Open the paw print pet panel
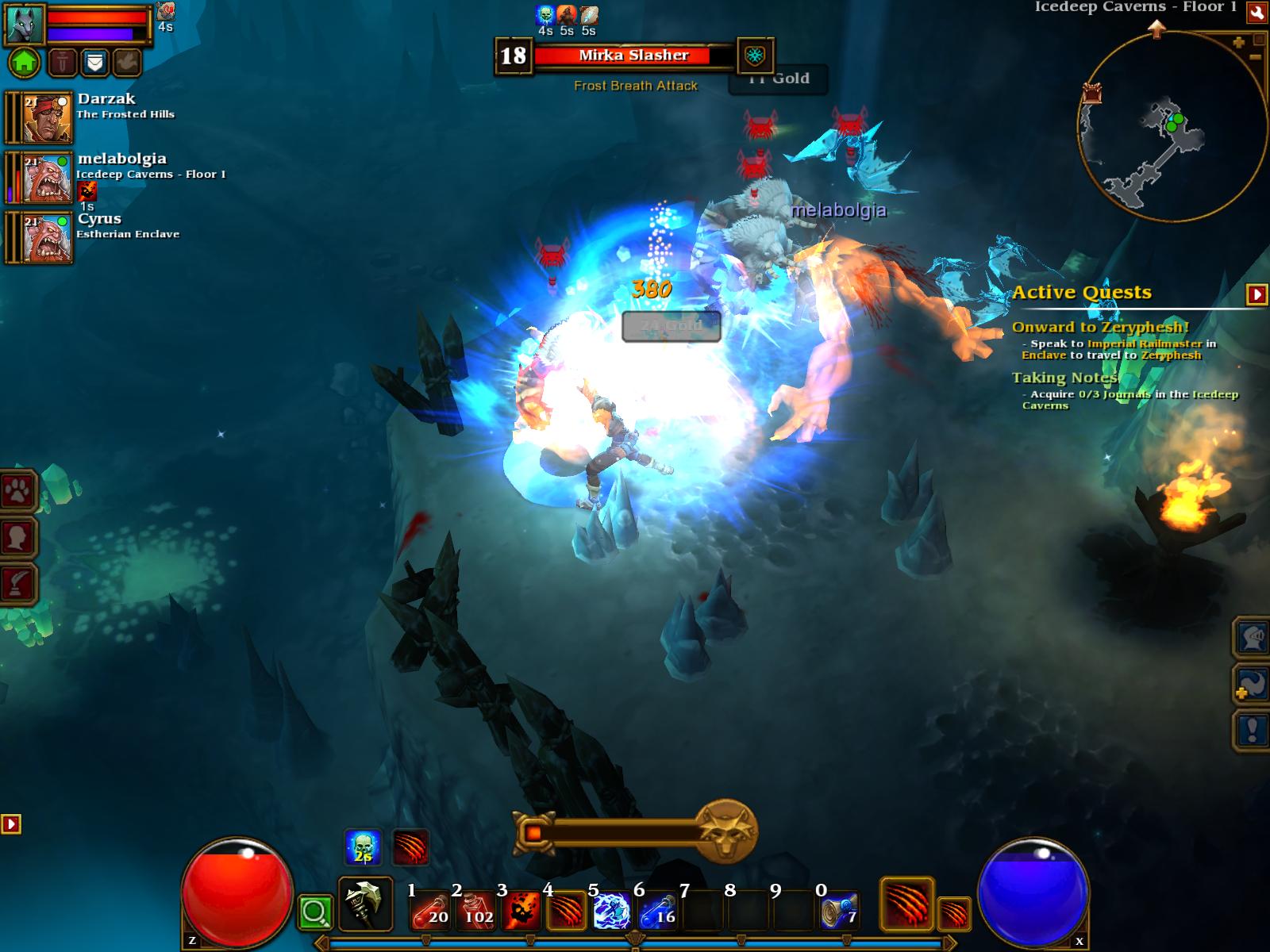The width and height of the screenshot is (1270, 952). (x=17, y=493)
